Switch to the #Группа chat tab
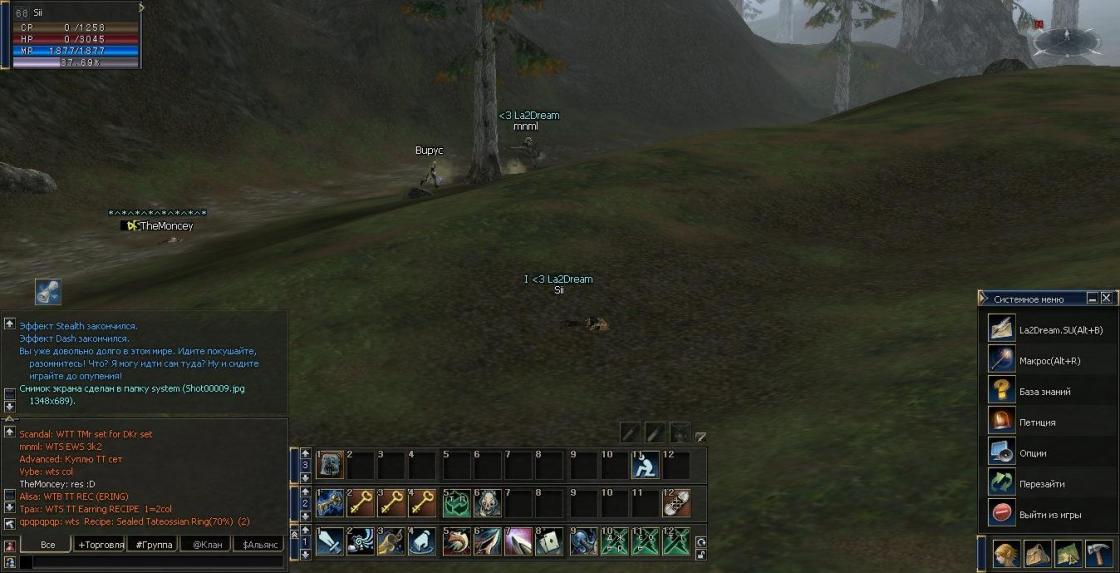The width and height of the screenshot is (1120, 573). [152, 545]
